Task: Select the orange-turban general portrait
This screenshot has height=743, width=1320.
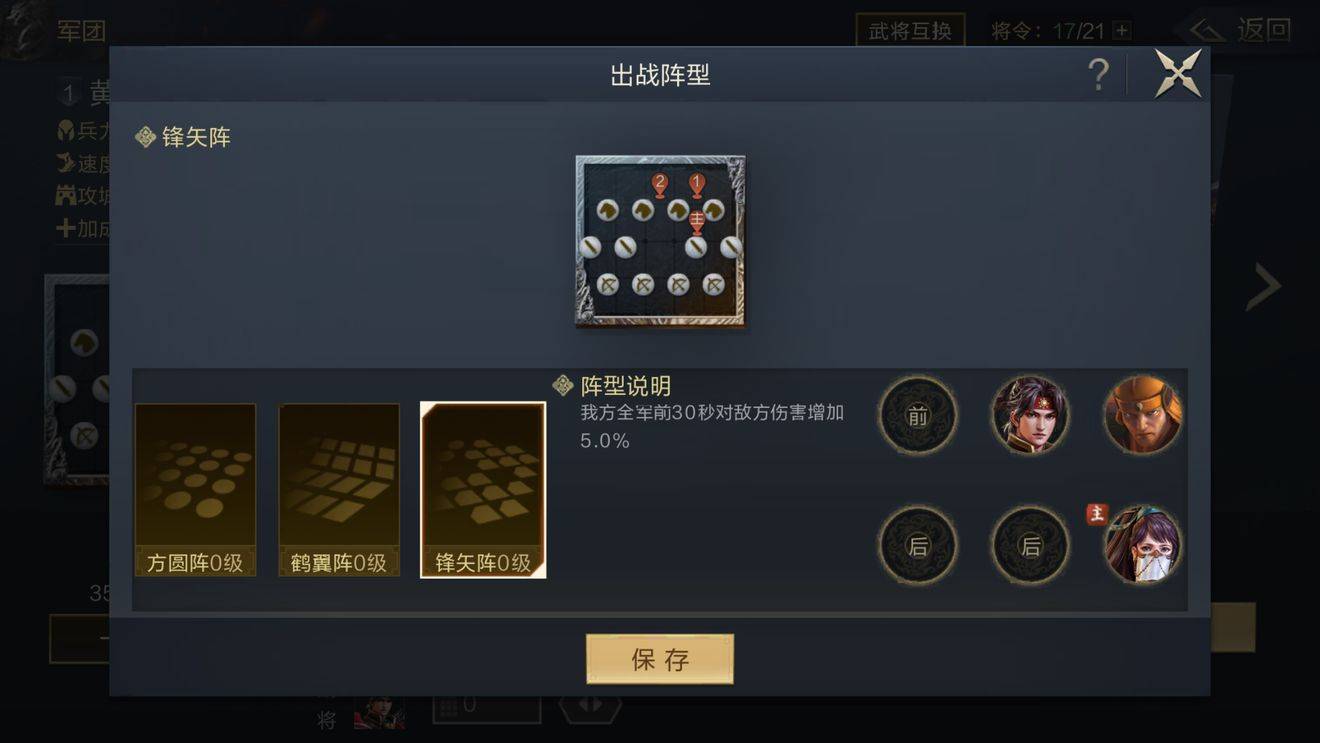Action: [1142, 415]
